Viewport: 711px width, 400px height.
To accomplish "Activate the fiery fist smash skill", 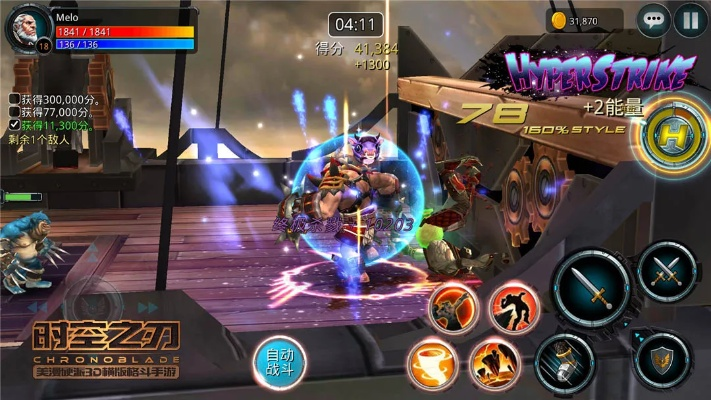I will click(x=453, y=309).
